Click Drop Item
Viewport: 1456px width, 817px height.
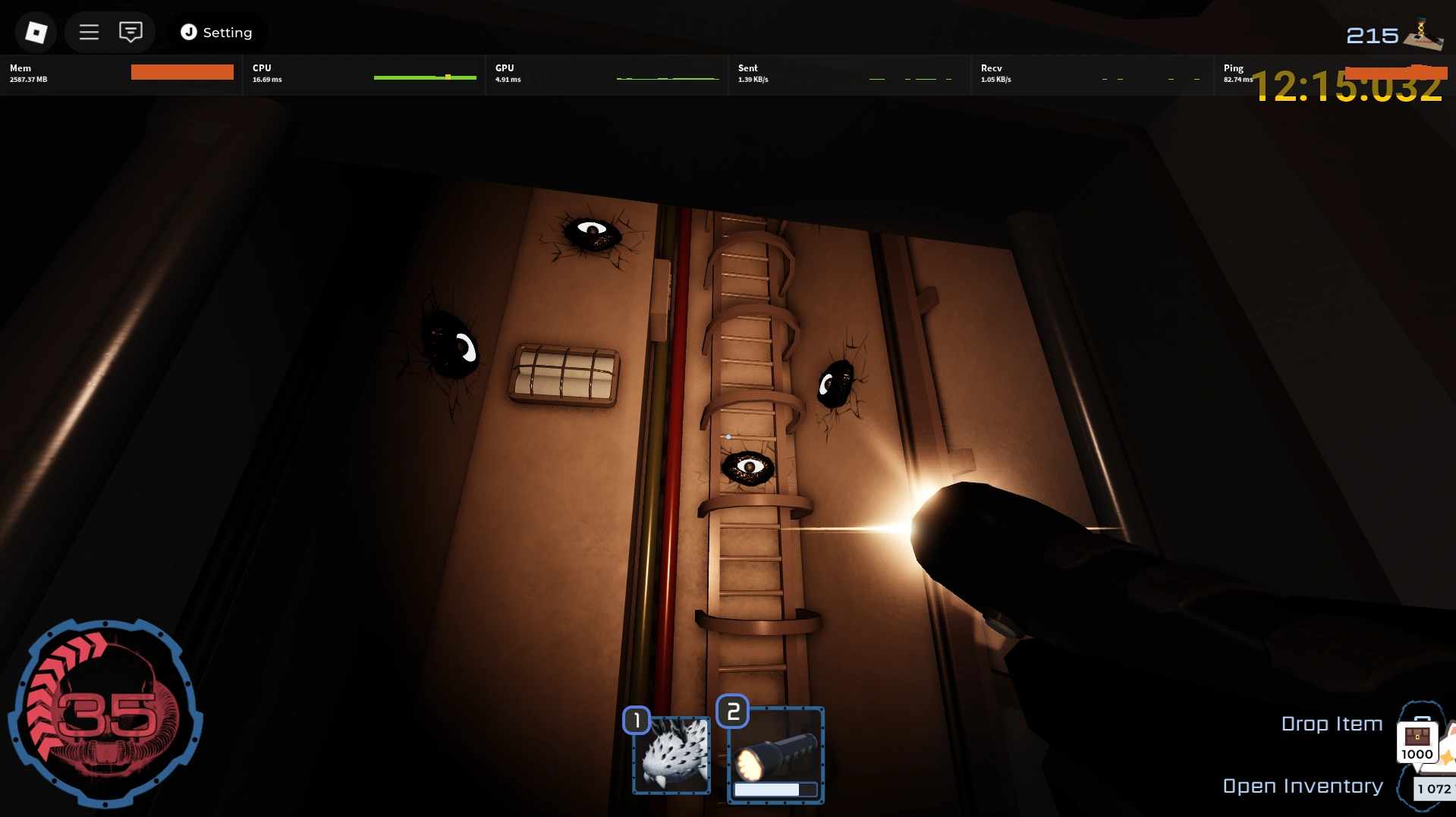click(1332, 724)
